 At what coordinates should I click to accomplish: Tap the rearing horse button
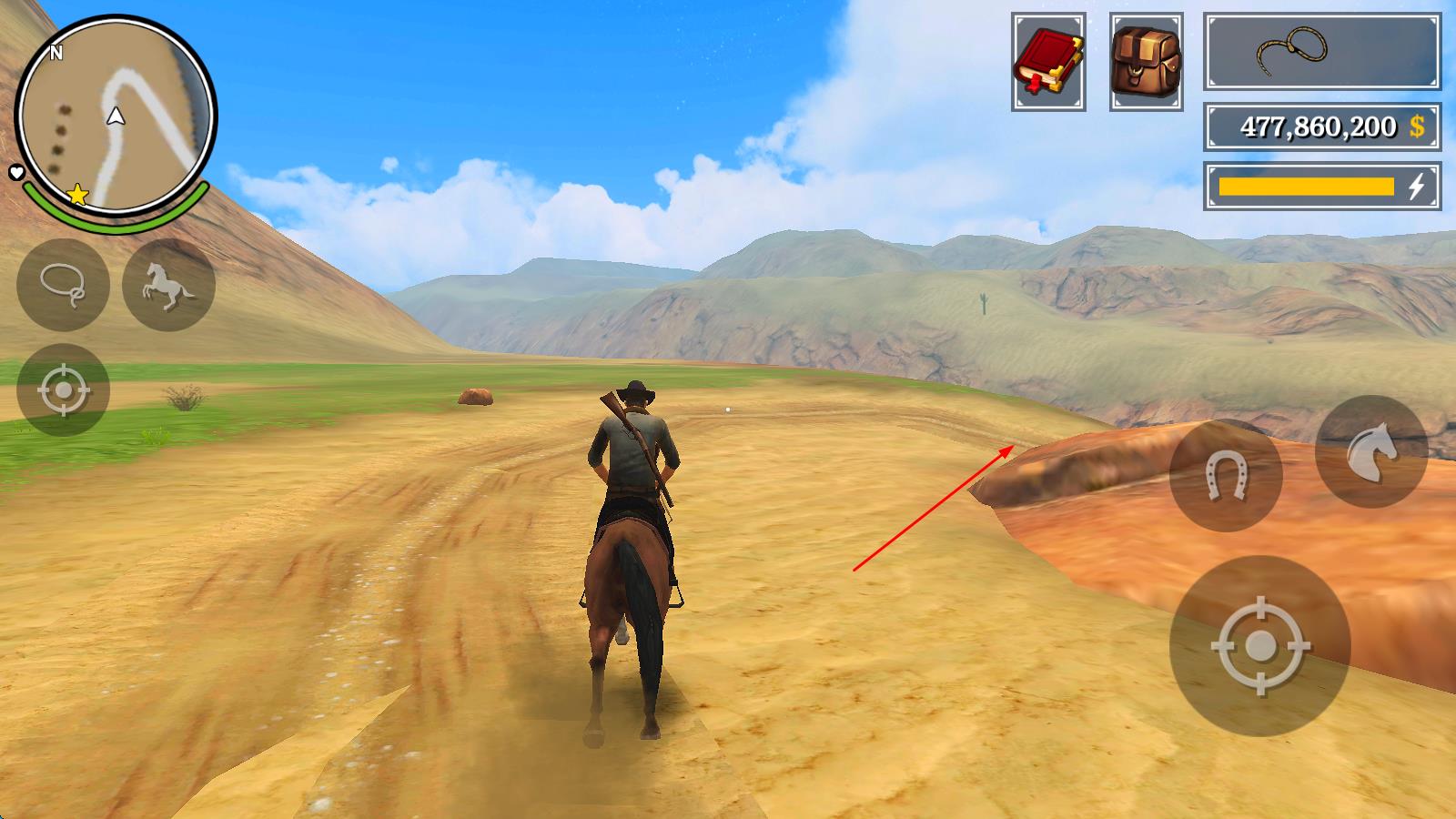click(168, 285)
